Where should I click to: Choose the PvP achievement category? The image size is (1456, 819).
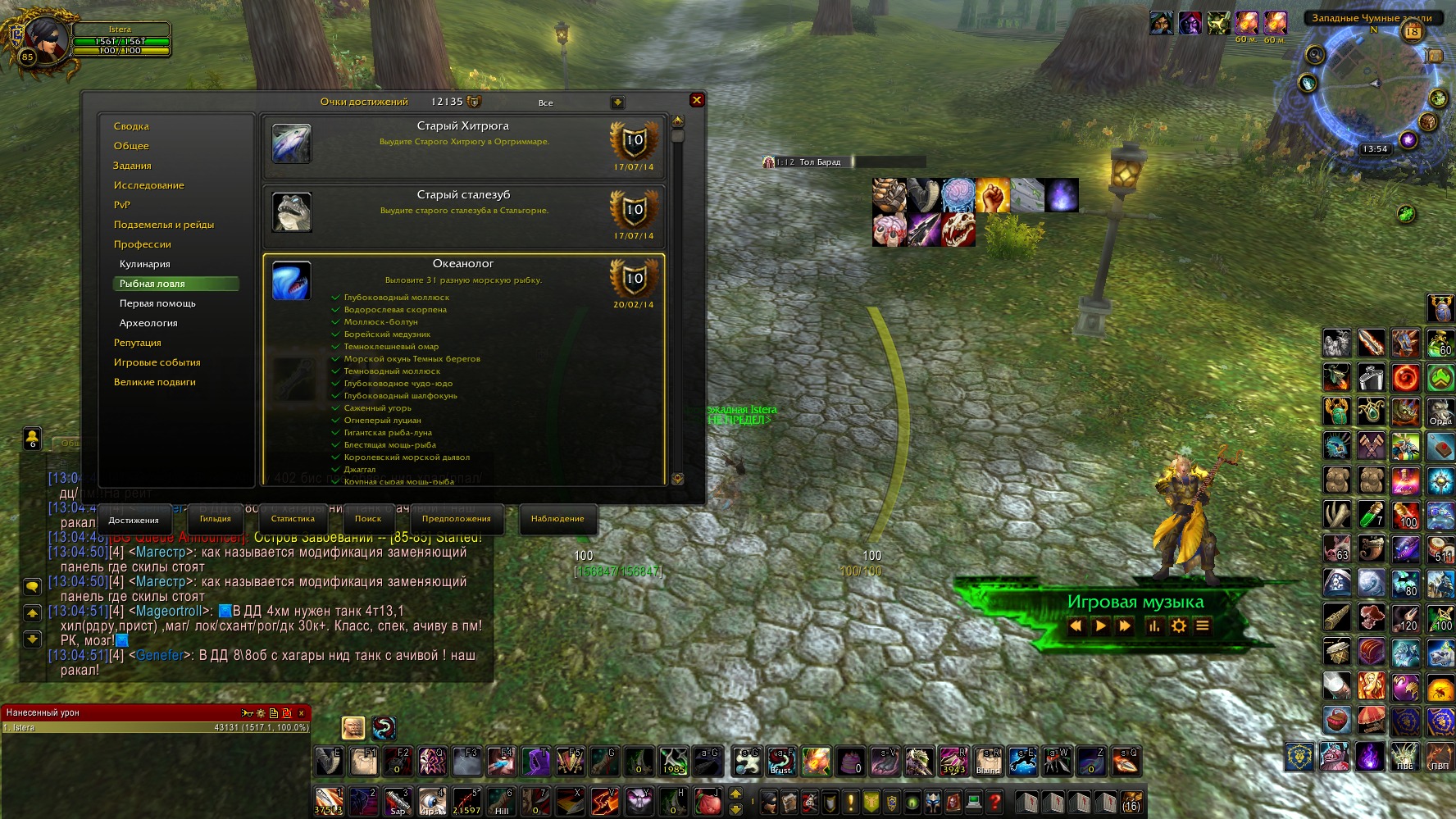click(x=122, y=205)
